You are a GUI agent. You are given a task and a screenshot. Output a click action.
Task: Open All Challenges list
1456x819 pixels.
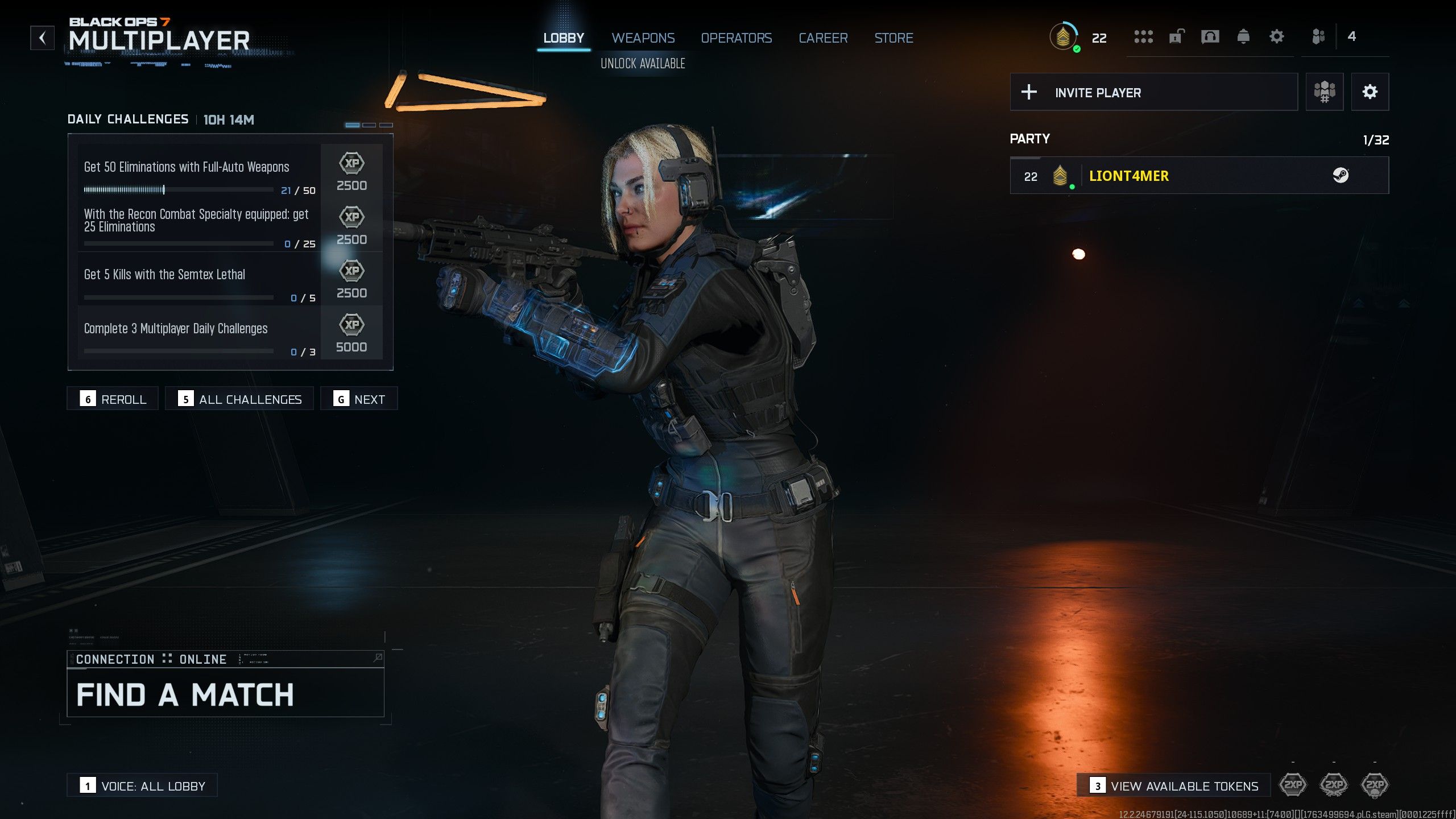coord(239,399)
